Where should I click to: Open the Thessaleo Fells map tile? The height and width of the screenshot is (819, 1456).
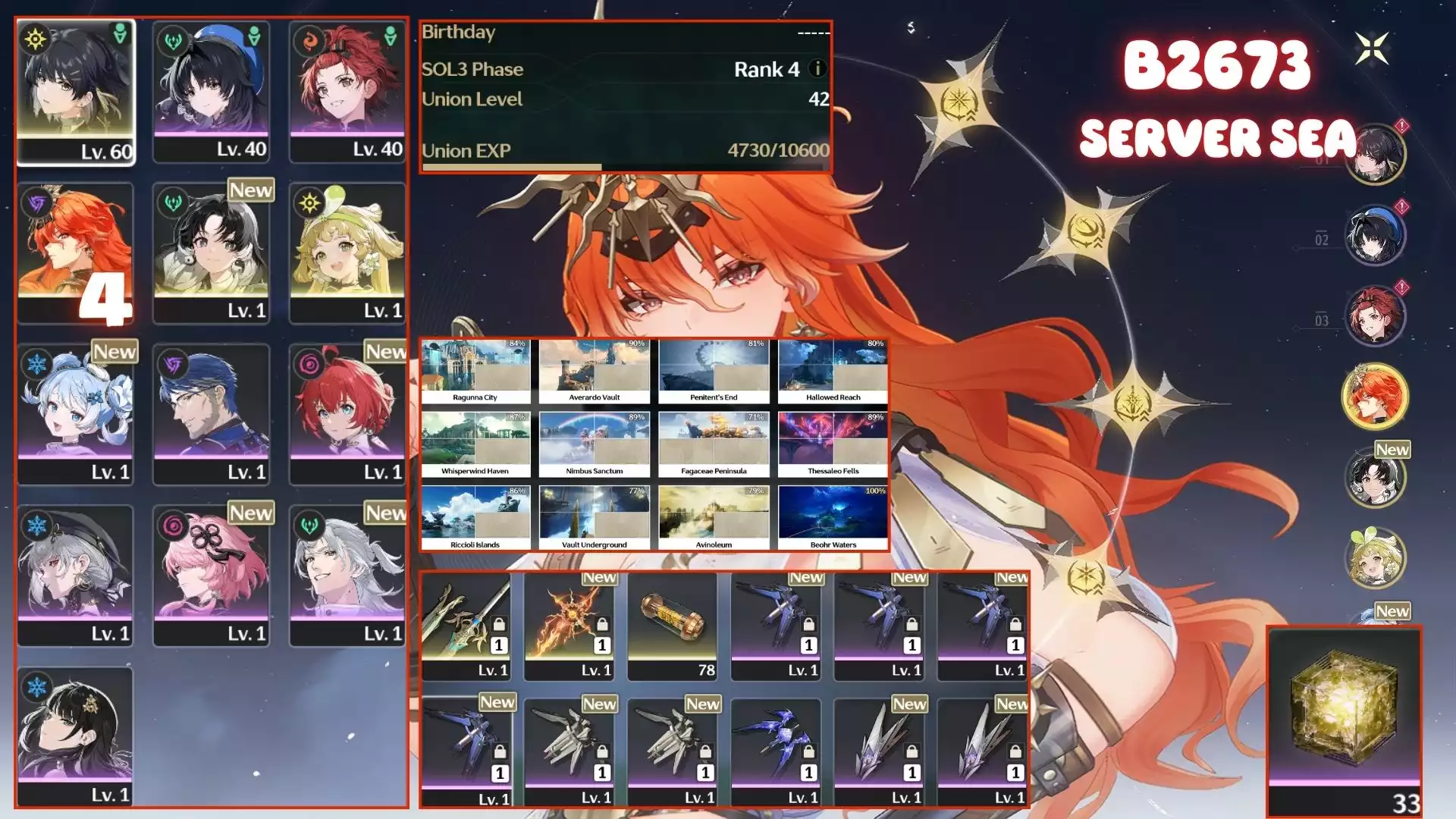point(833,444)
